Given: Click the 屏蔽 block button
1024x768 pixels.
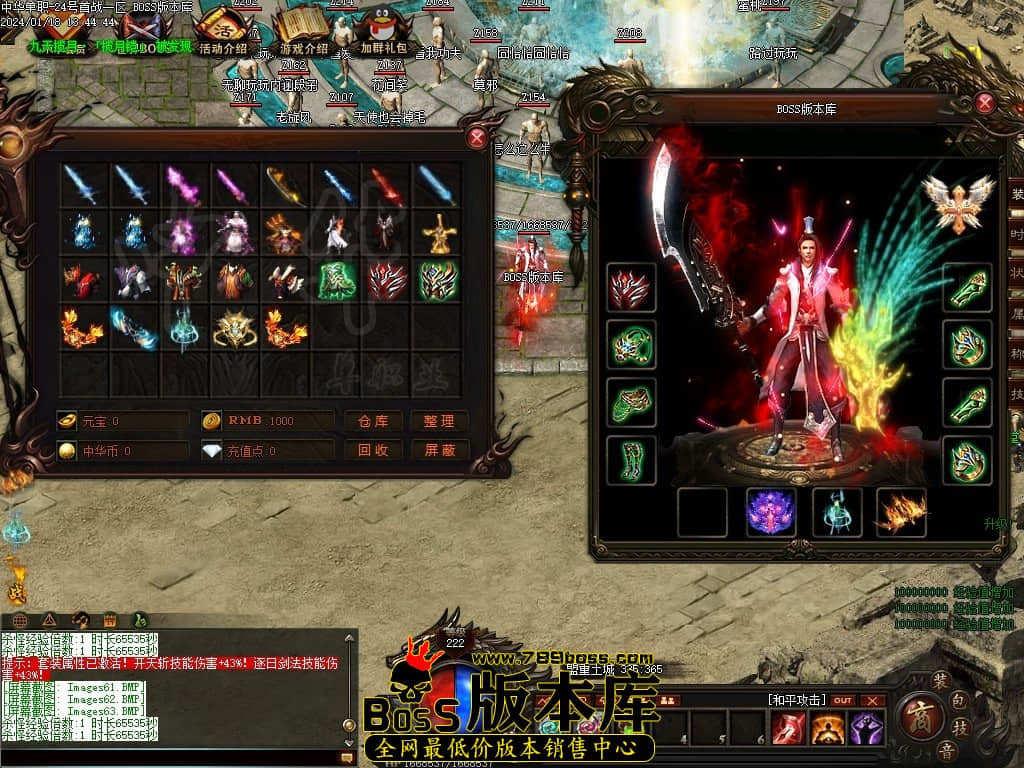Looking at the screenshot, I should coord(439,450).
